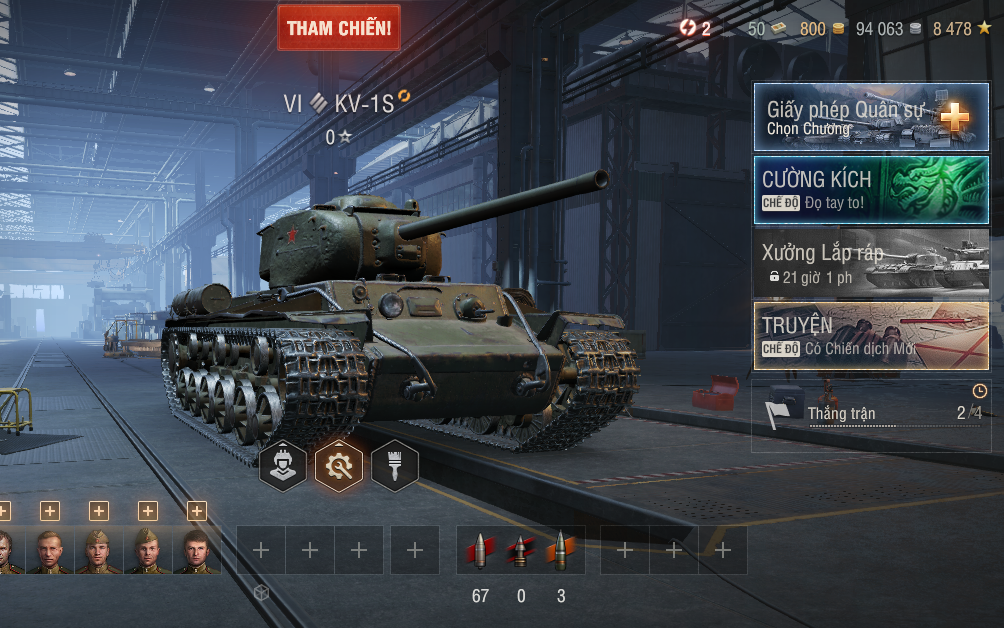Image resolution: width=1004 pixels, height=628 pixels.
Task: Click the 50 tickets currency counter
Action: point(766,29)
